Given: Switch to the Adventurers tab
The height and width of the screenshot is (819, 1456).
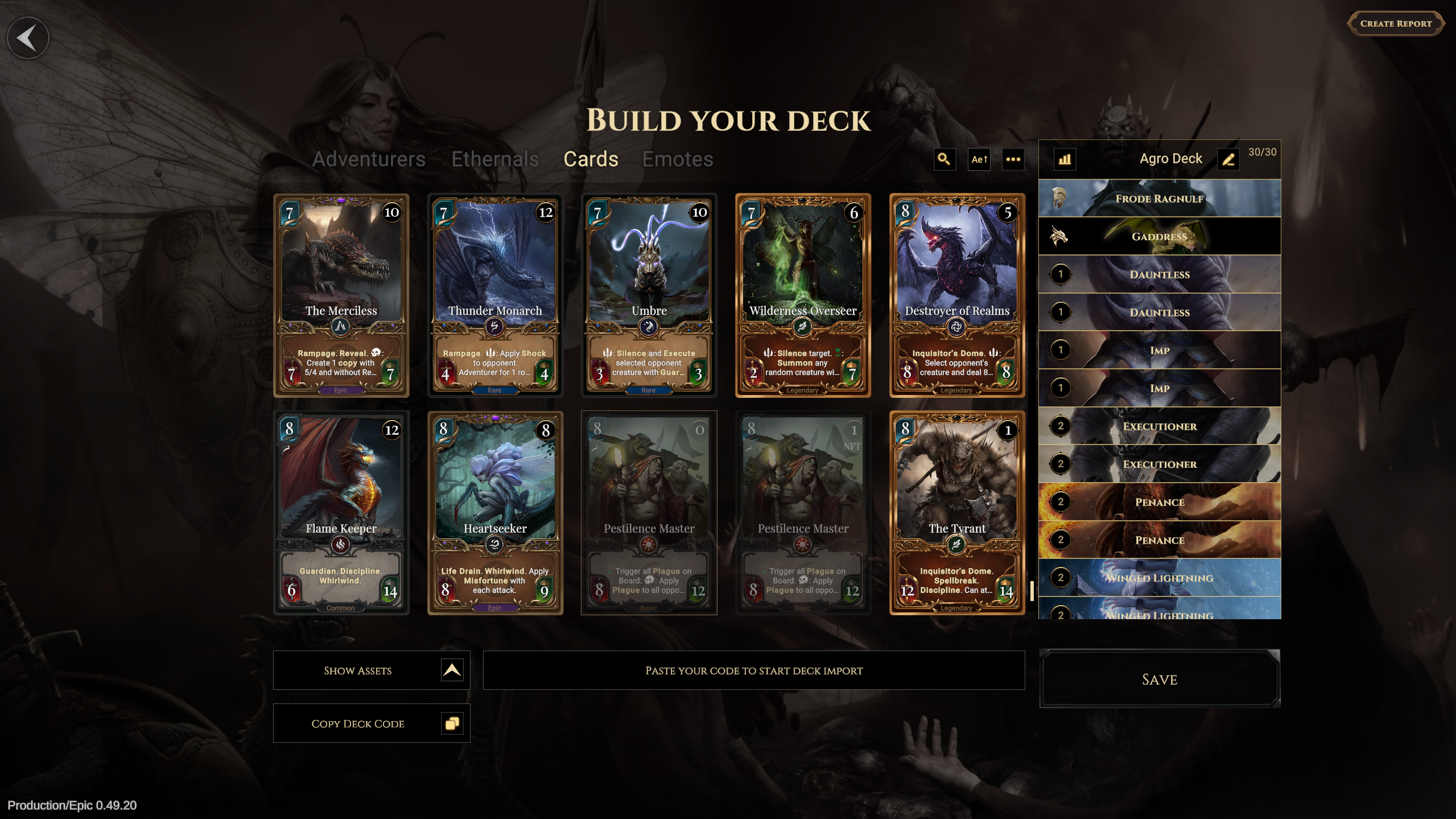Looking at the screenshot, I should coord(369,159).
